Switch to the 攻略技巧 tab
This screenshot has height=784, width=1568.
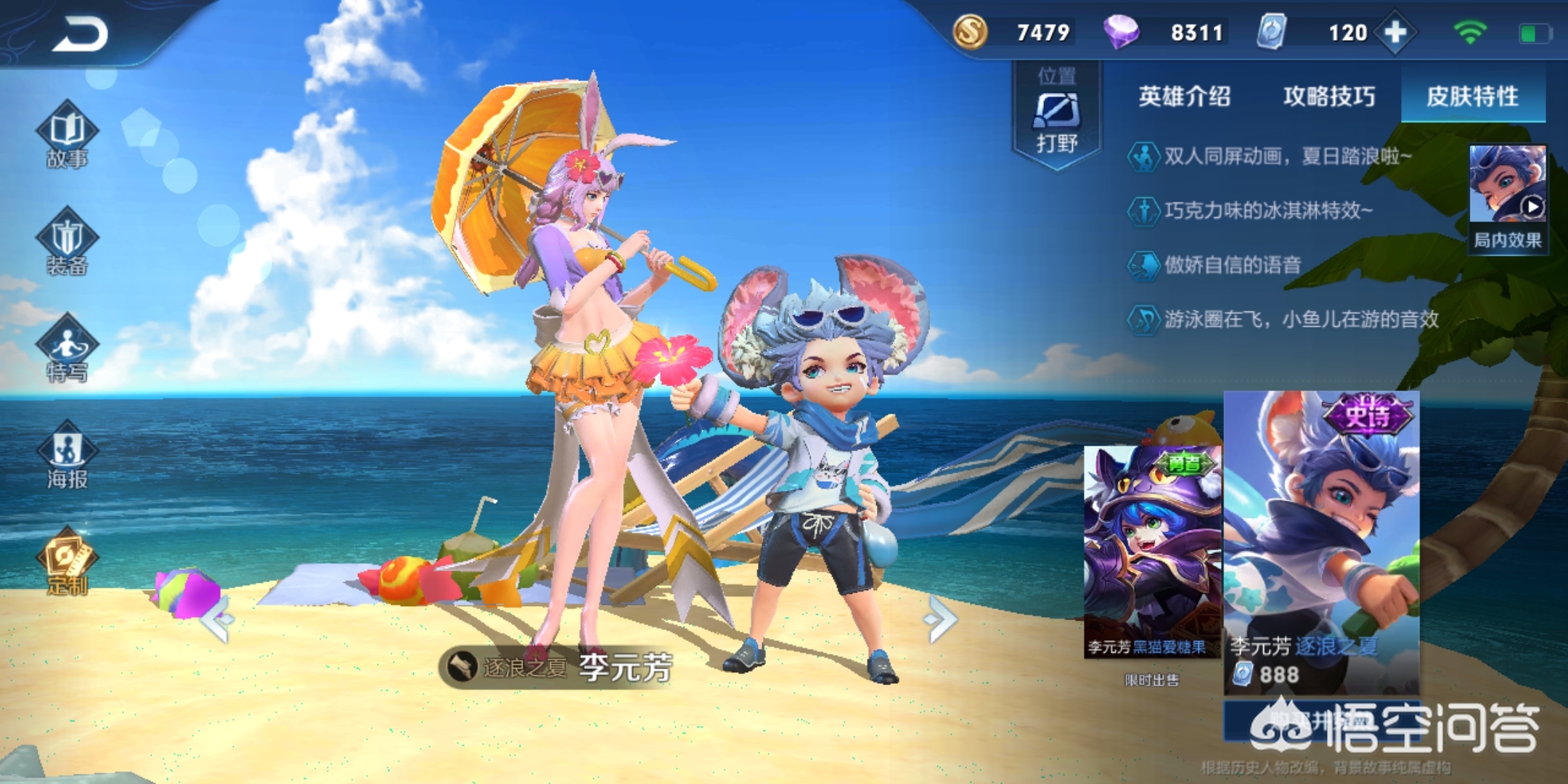1328,97
